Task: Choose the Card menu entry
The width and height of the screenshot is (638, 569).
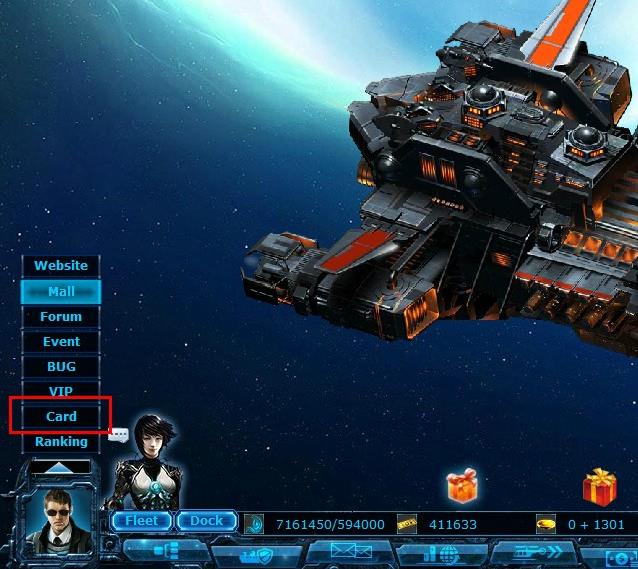Action: (x=61, y=416)
